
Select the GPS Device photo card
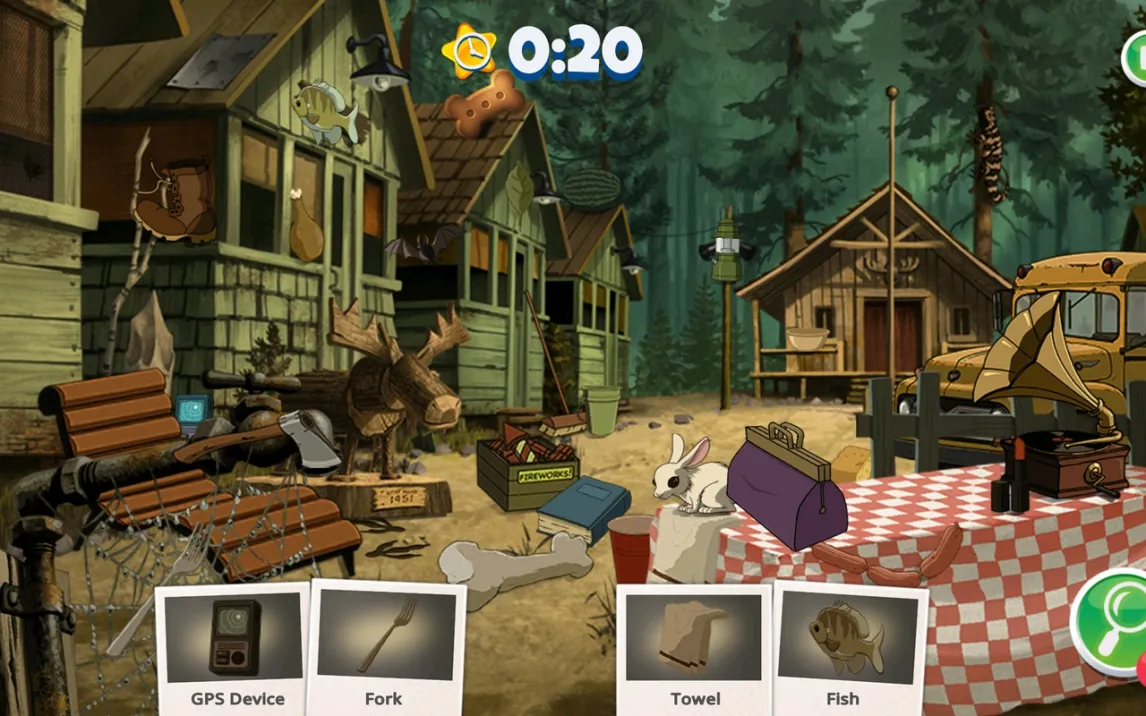[236, 645]
